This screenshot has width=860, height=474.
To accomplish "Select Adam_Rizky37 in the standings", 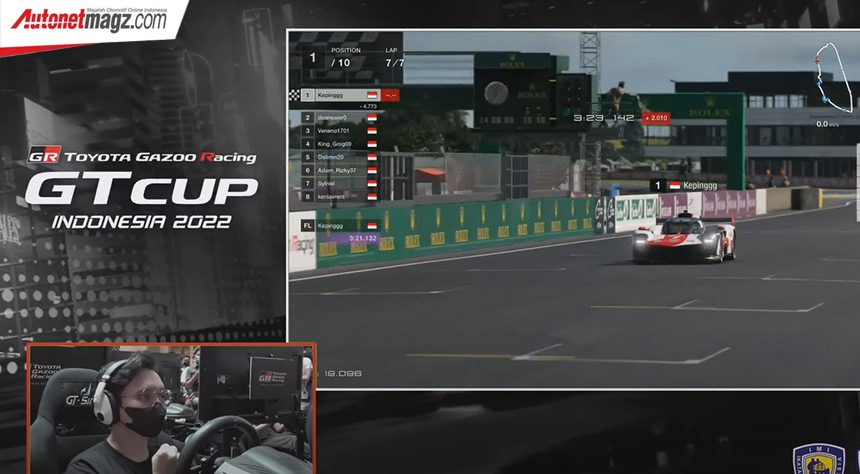I will (x=340, y=169).
